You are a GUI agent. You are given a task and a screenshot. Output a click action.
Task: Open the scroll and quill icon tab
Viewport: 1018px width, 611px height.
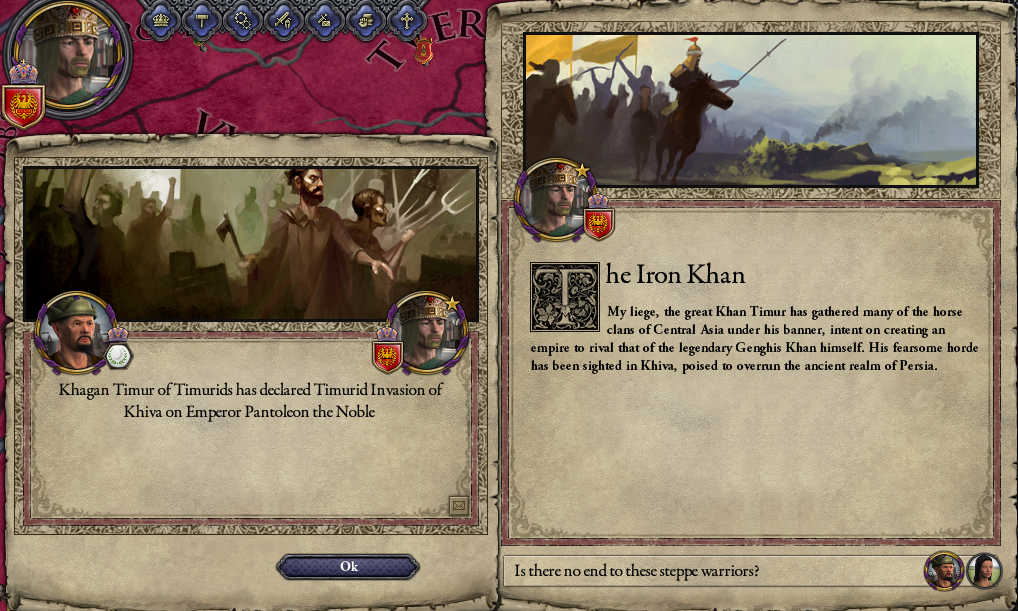pos(325,19)
